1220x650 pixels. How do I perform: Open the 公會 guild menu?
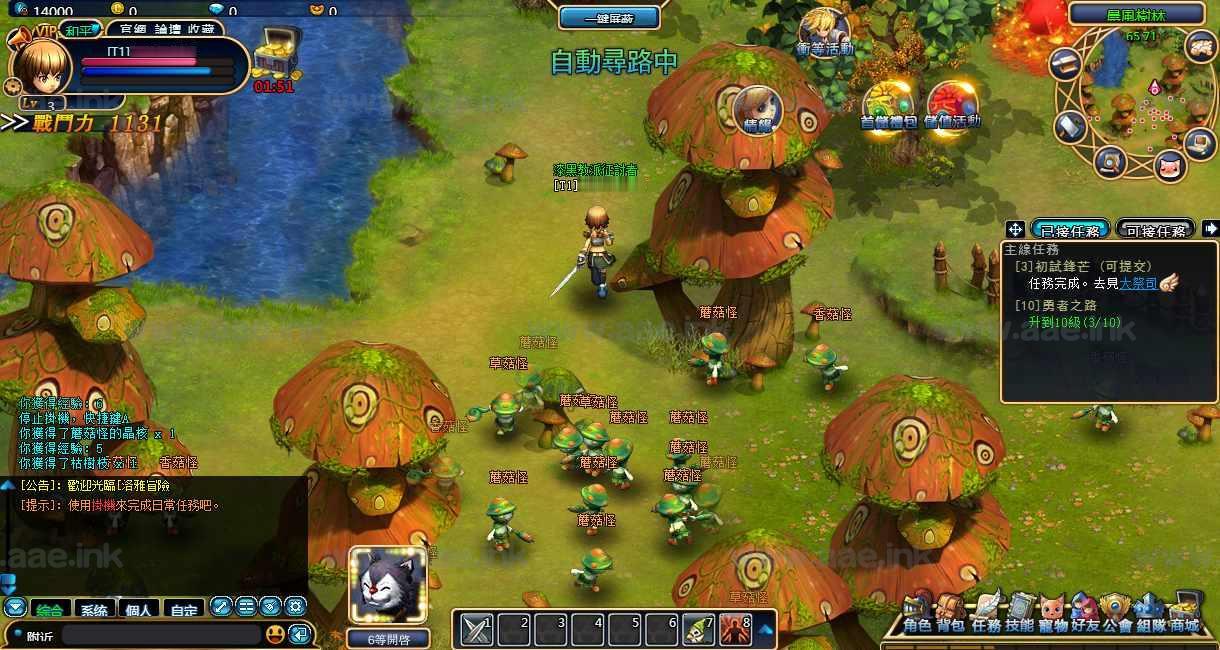[x=1117, y=611]
